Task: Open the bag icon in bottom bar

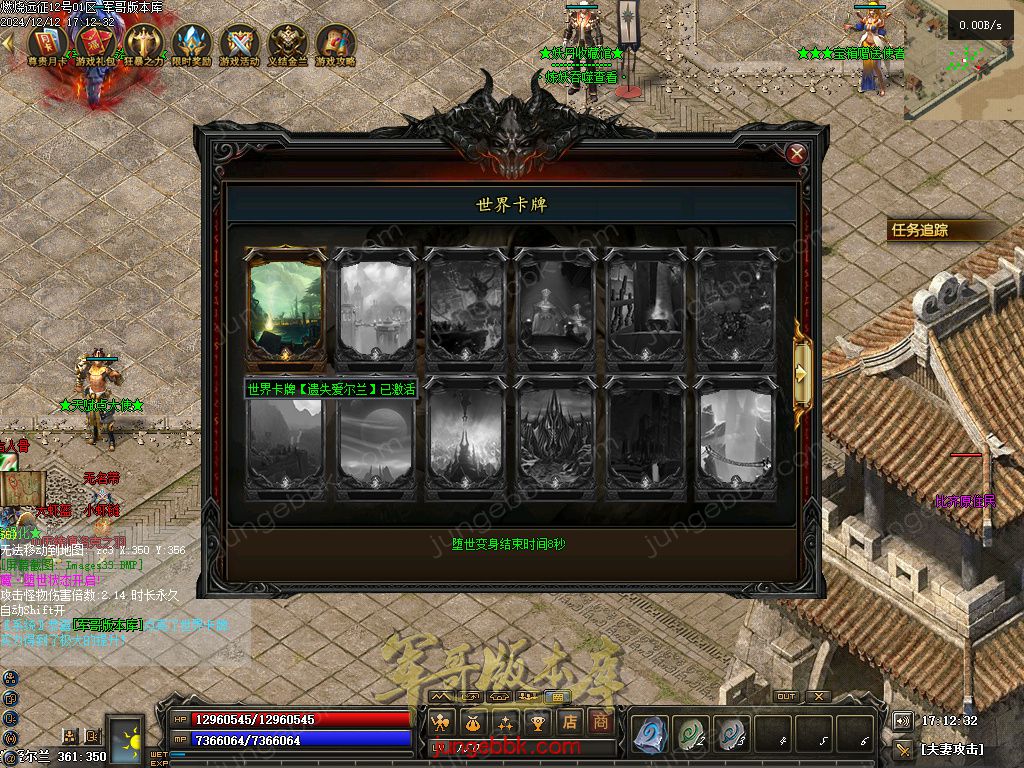Action: pos(473,721)
